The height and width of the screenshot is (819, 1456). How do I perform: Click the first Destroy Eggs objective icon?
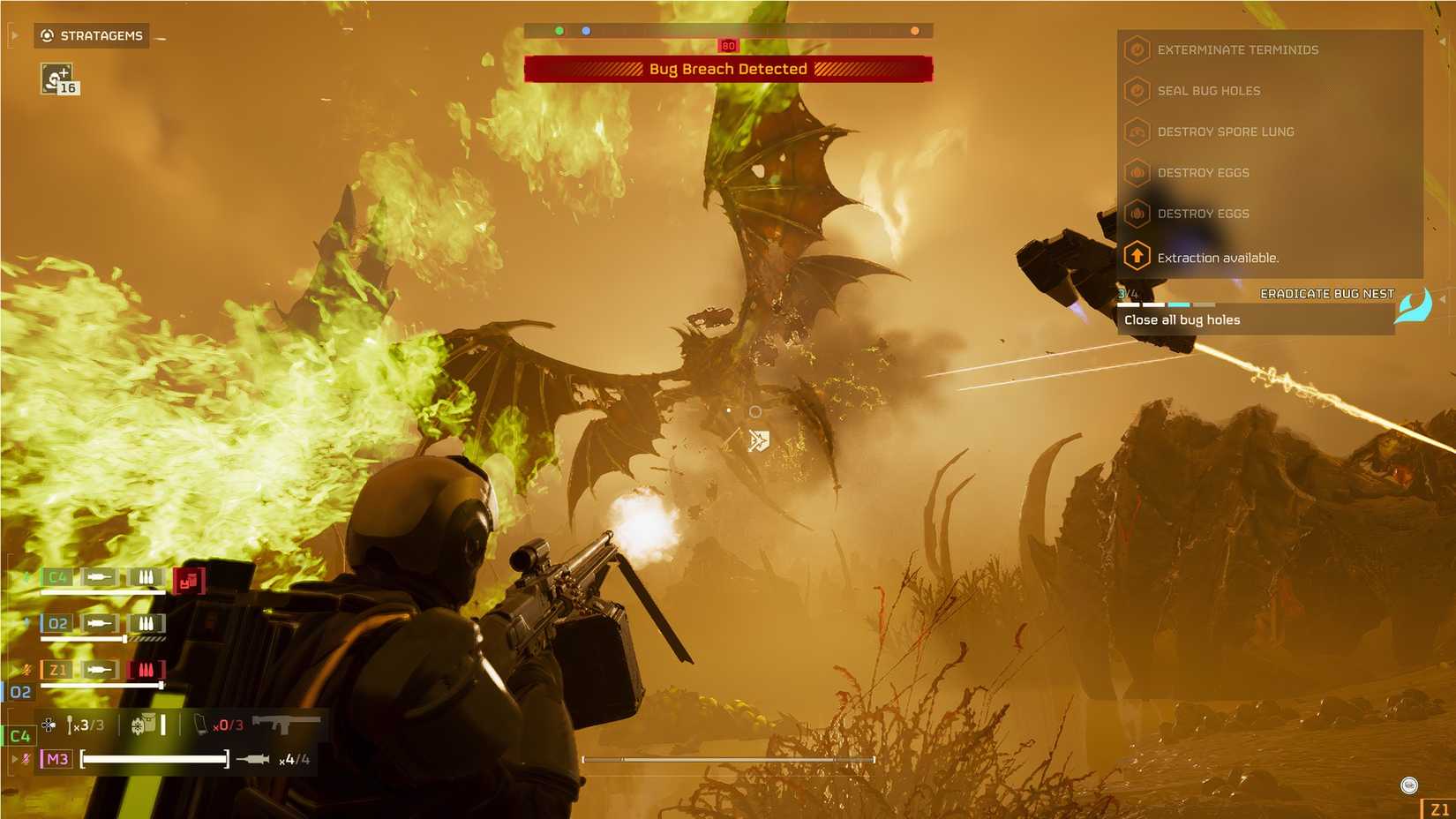point(1136,173)
